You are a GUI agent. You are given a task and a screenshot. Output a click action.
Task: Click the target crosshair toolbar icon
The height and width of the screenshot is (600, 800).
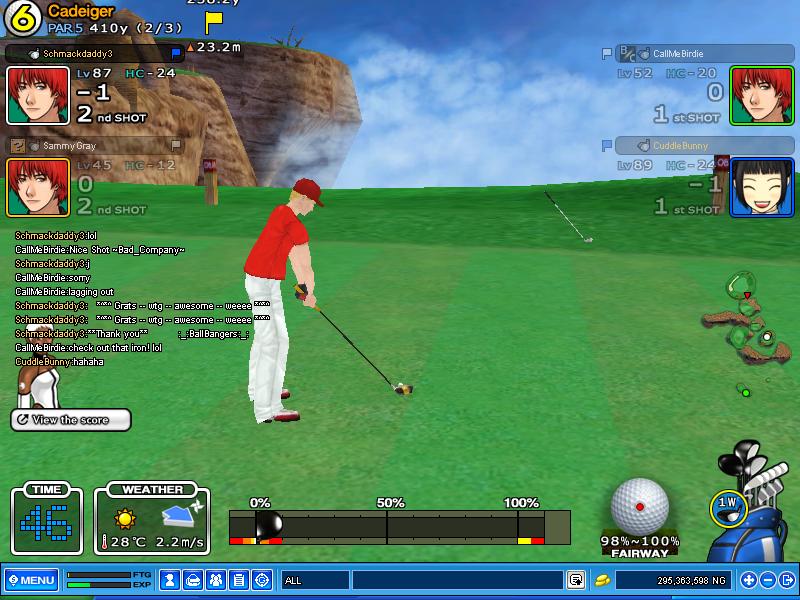262,579
